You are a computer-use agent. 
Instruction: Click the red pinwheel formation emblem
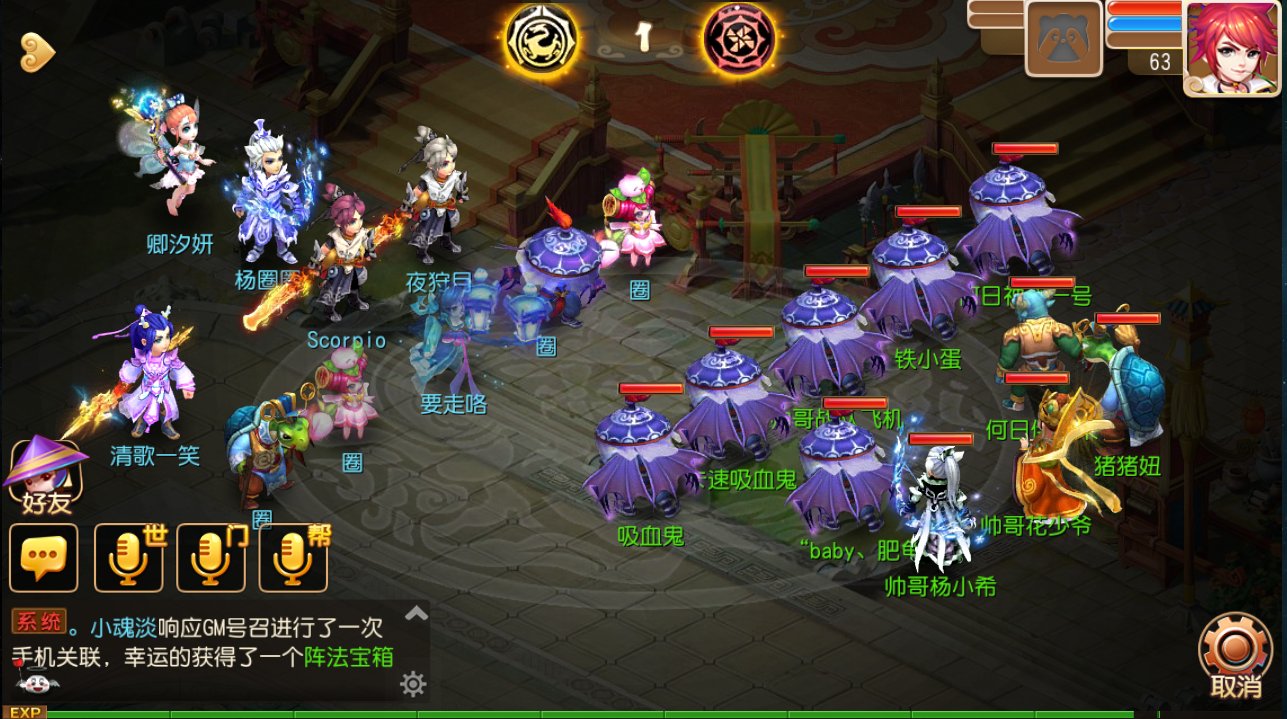[741, 37]
